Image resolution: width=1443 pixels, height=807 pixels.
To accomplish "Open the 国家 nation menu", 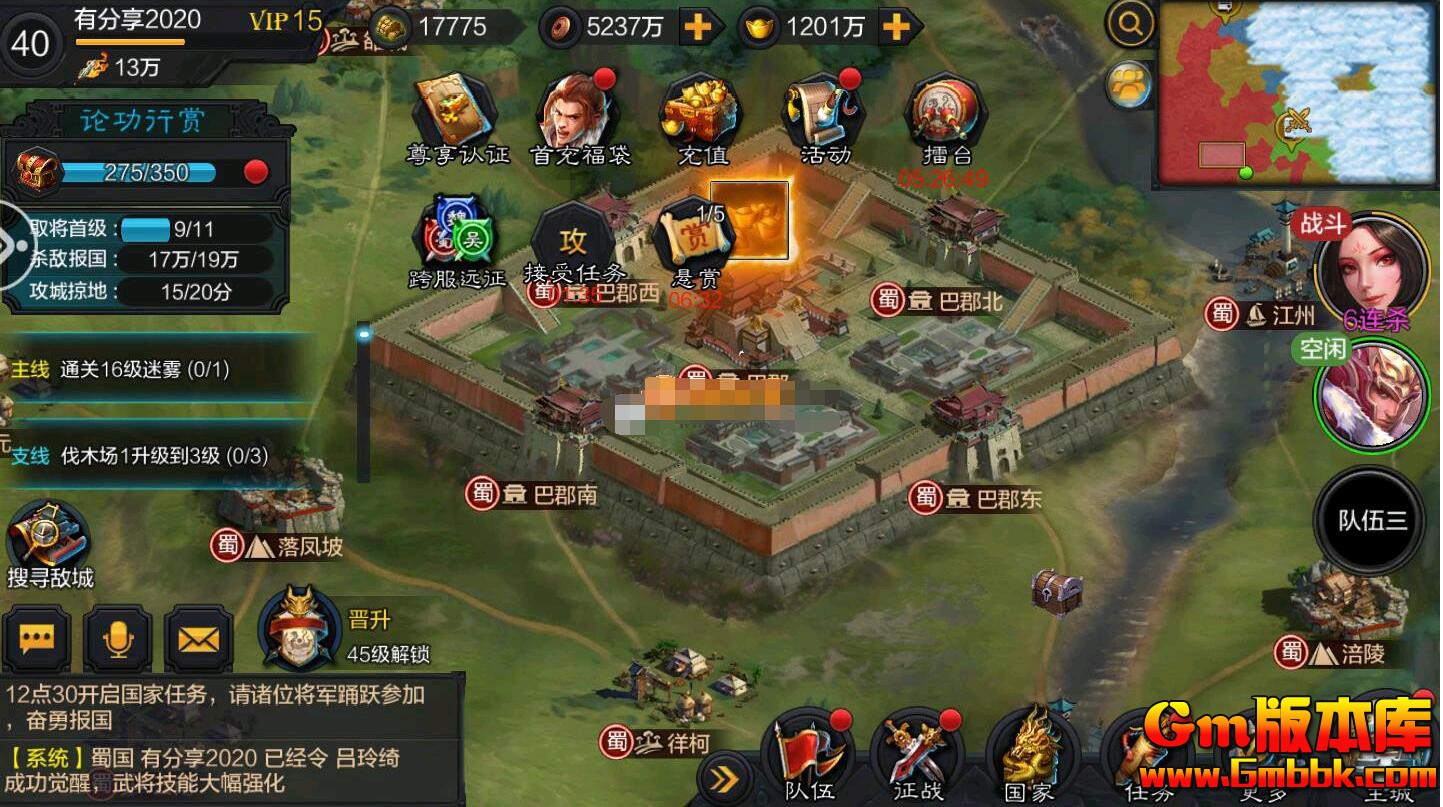I will (1030, 756).
